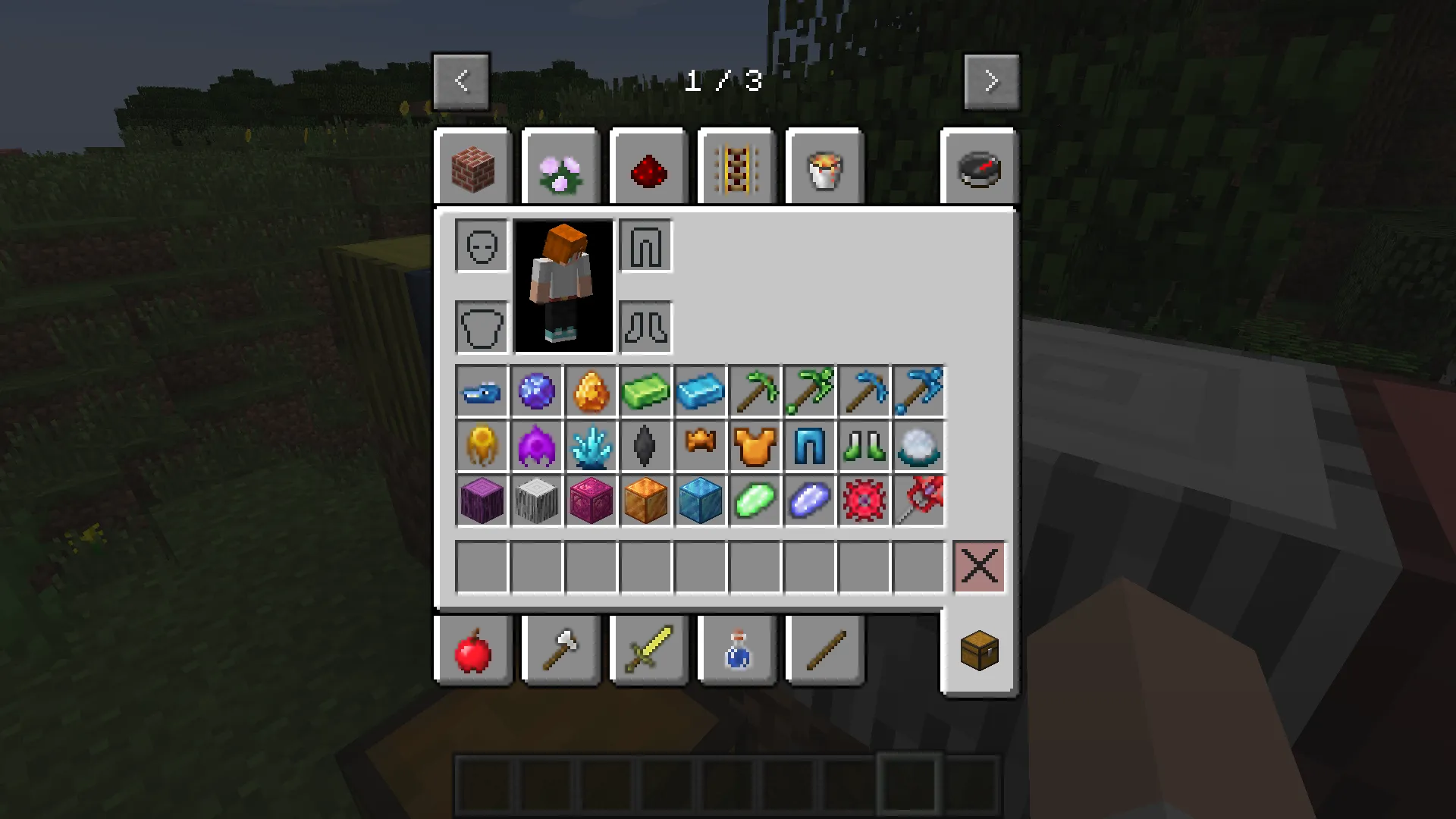
Task: Grab the green boots item
Action: point(864,446)
